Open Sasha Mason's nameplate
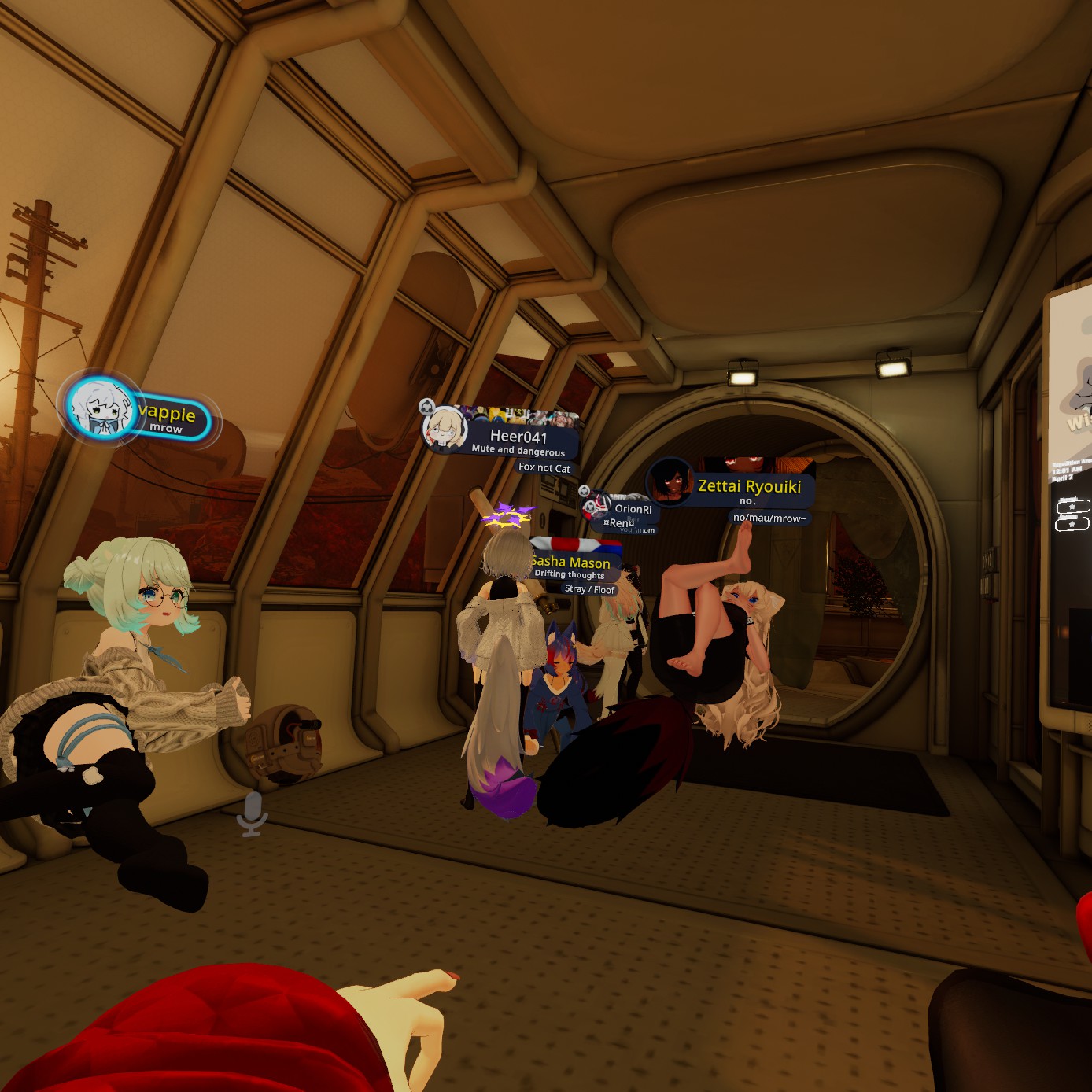1092x1092 pixels. (x=570, y=563)
